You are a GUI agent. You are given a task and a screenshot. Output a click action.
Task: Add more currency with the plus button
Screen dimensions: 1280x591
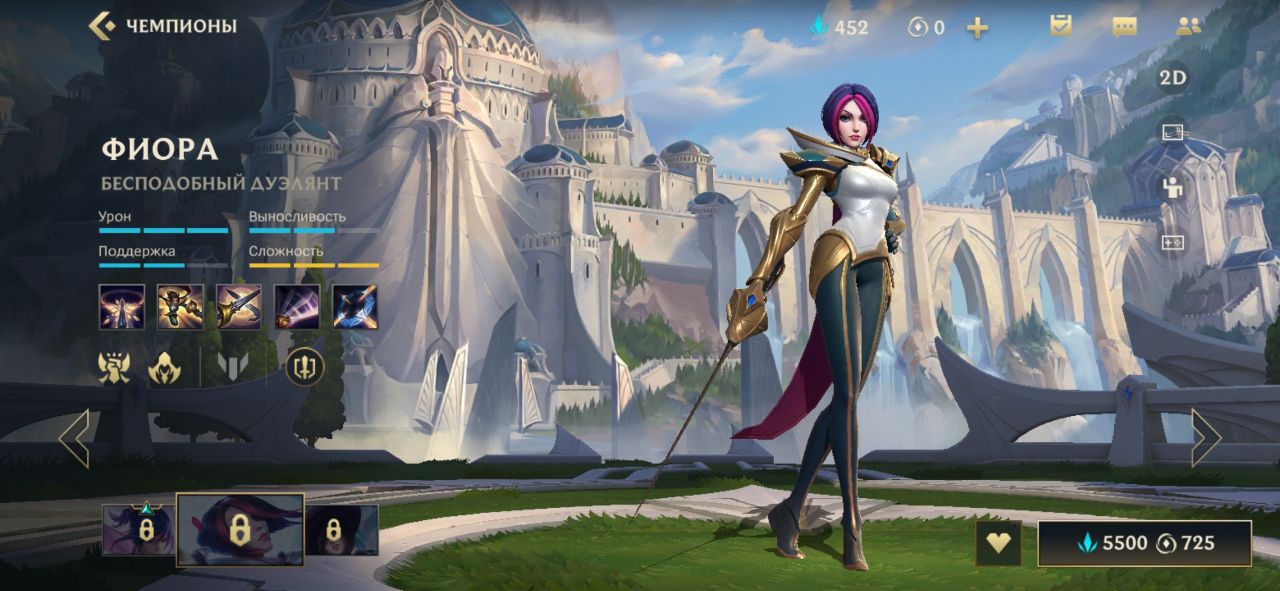point(977,28)
